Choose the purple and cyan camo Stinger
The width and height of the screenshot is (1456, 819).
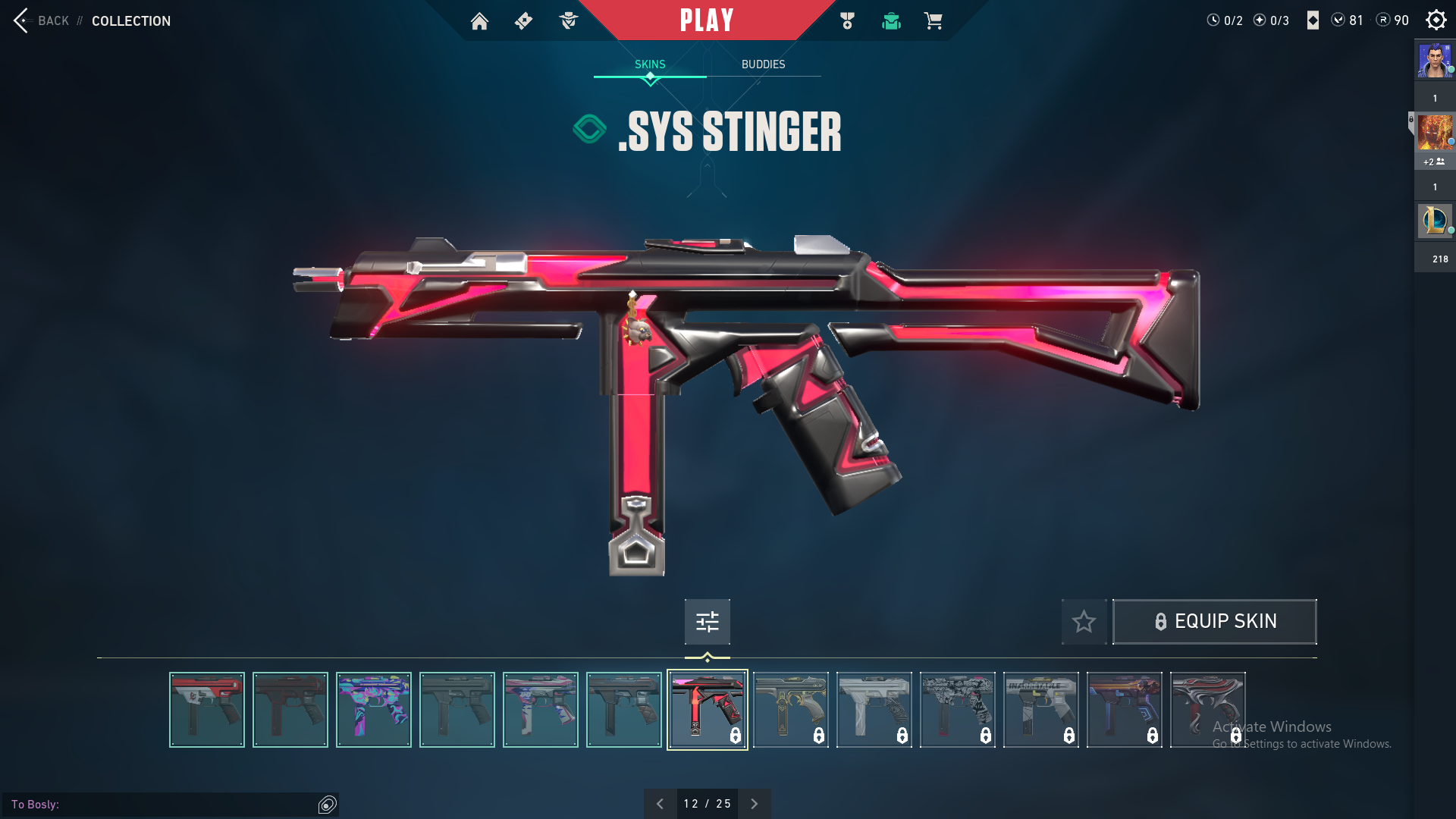pos(374,710)
